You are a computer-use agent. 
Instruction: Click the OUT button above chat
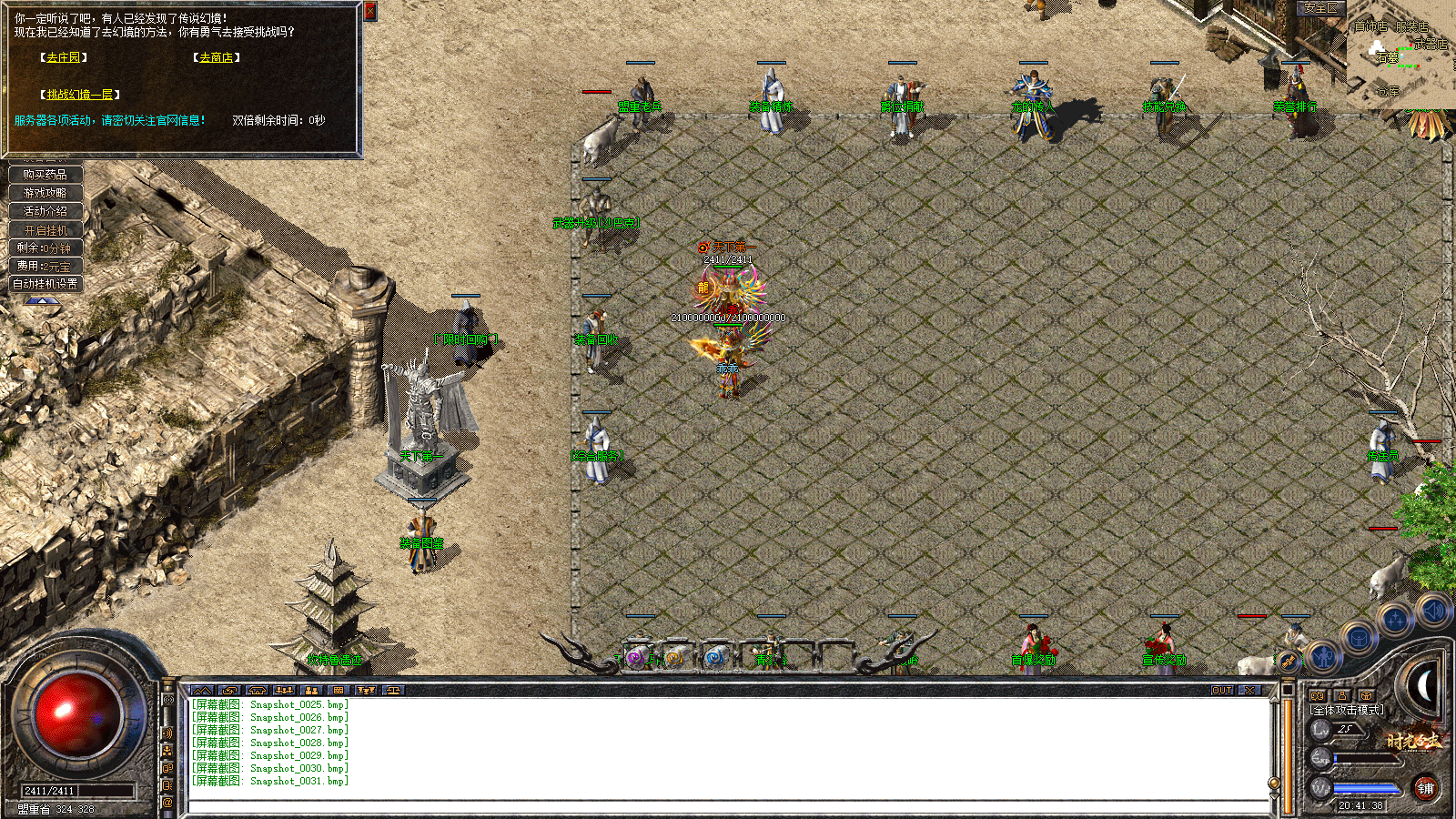[x=1222, y=691]
